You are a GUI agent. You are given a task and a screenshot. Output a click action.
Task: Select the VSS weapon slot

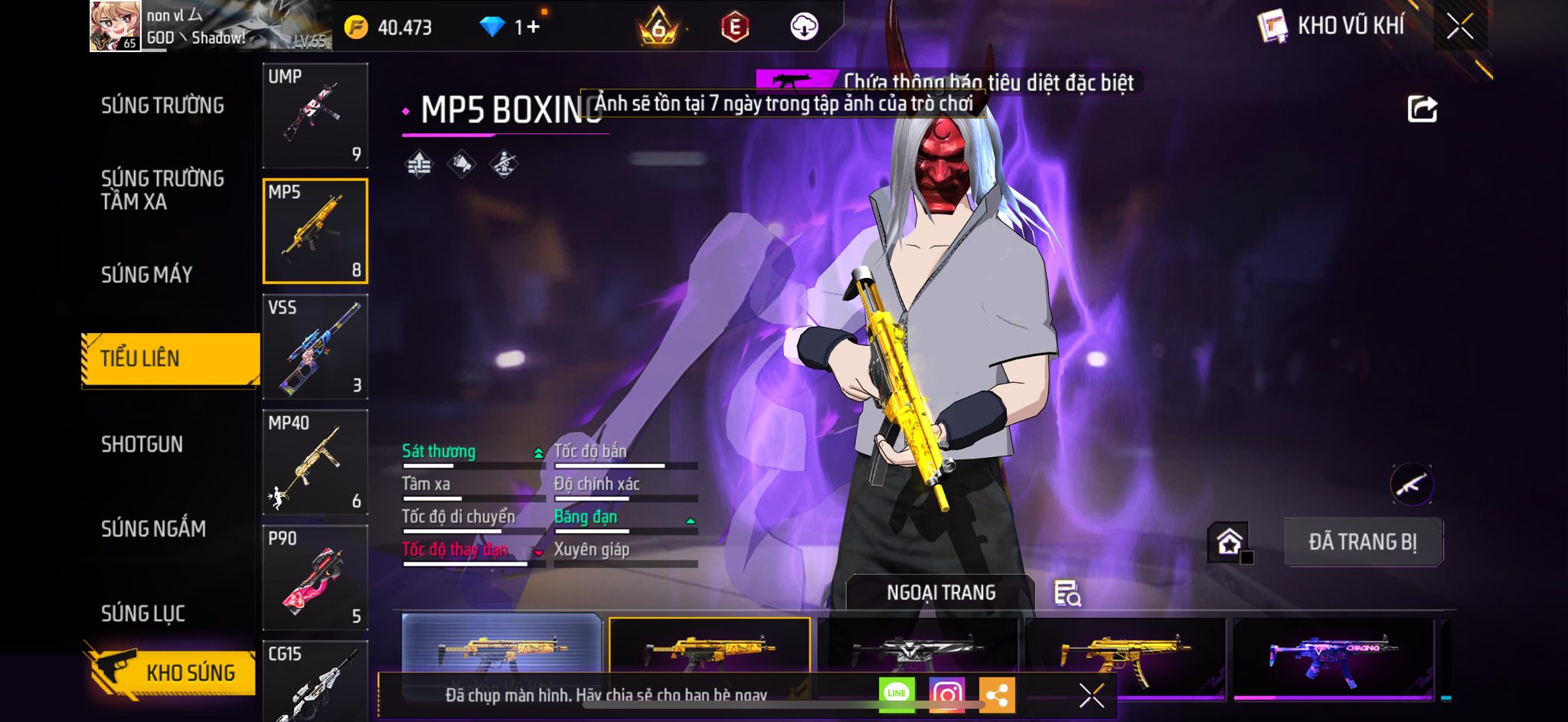click(x=315, y=347)
